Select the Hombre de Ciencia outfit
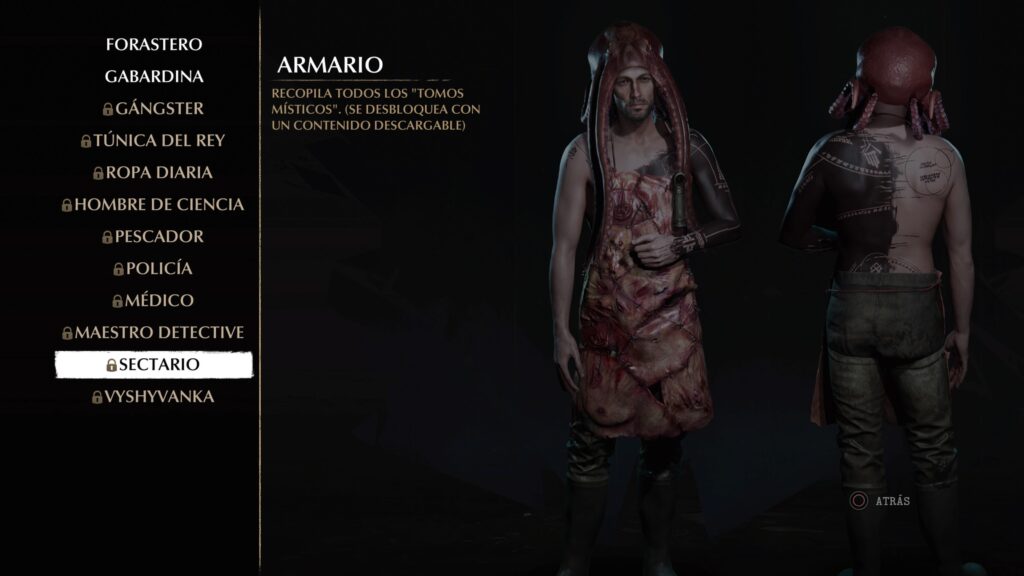 [154, 204]
